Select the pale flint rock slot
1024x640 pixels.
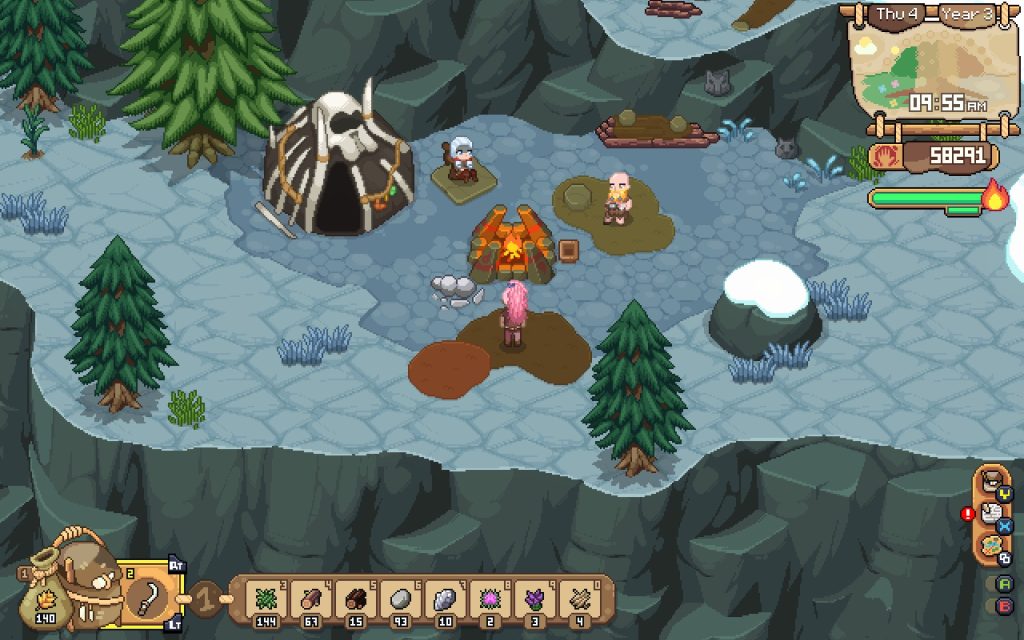coord(446,600)
